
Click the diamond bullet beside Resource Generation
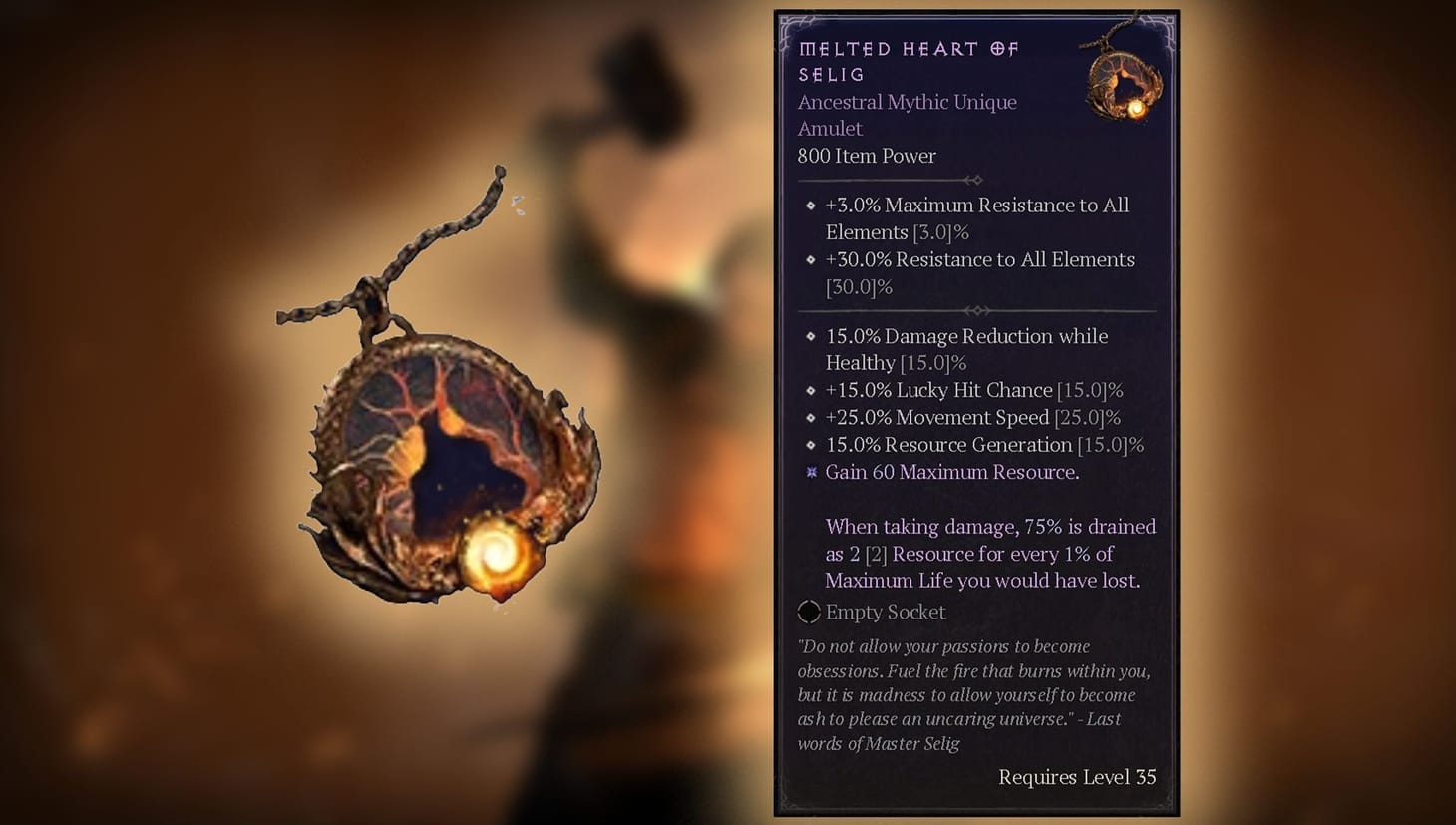[810, 445]
